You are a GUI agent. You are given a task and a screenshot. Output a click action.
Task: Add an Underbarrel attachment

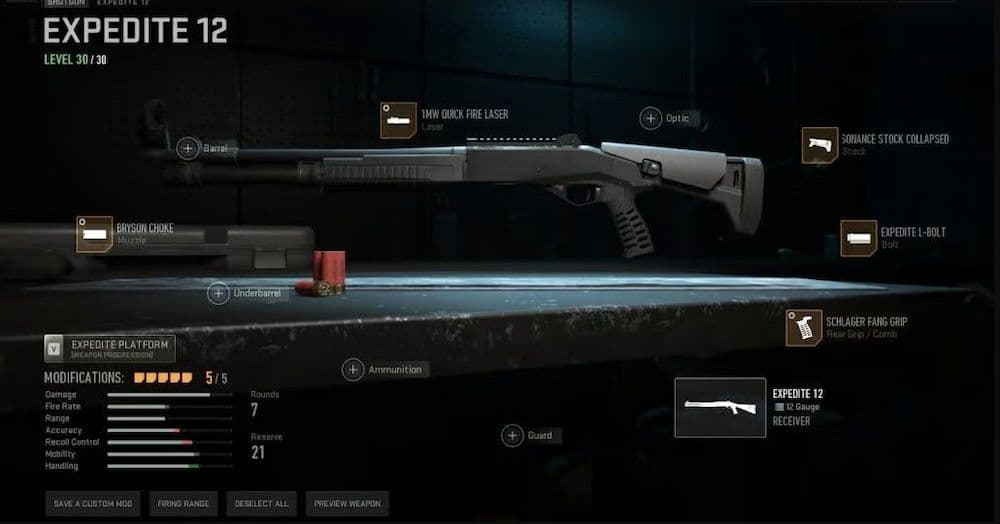218,293
